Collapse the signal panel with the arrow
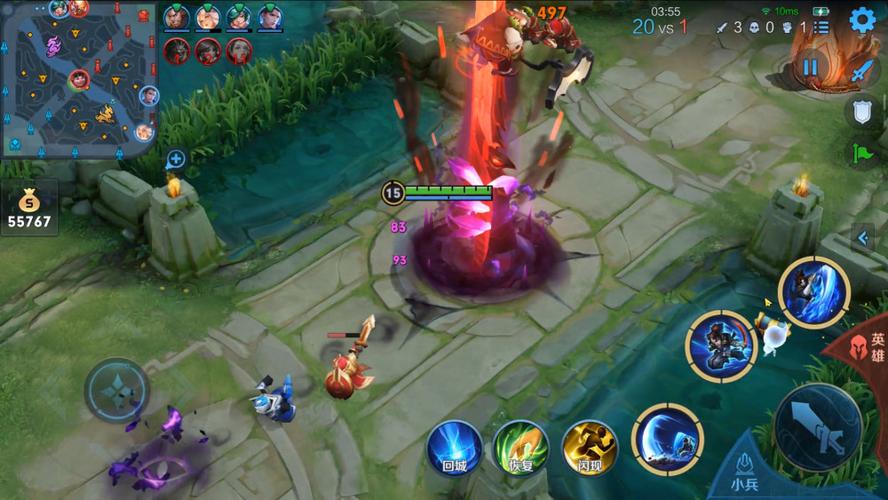This screenshot has width=888, height=500. click(863, 238)
